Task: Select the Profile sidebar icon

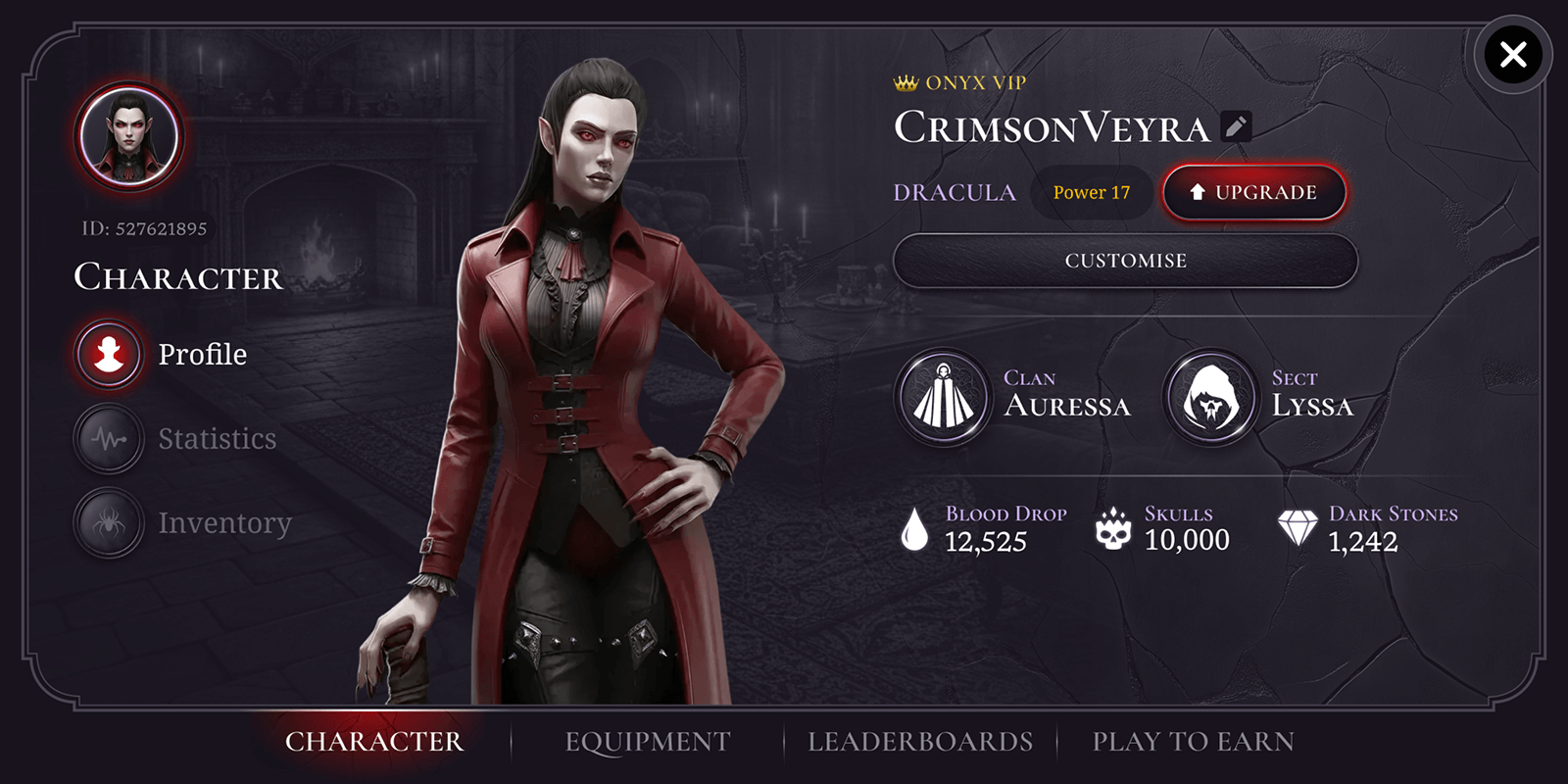Action: click(108, 354)
